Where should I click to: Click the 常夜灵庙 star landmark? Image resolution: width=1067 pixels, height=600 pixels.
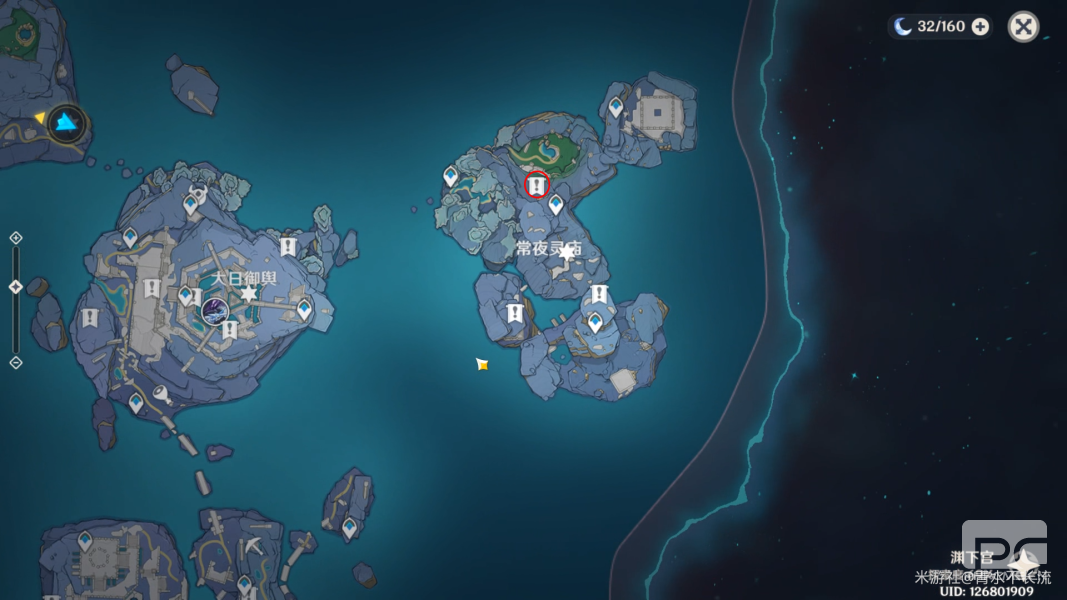pyautogui.click(x=567, y=253)
